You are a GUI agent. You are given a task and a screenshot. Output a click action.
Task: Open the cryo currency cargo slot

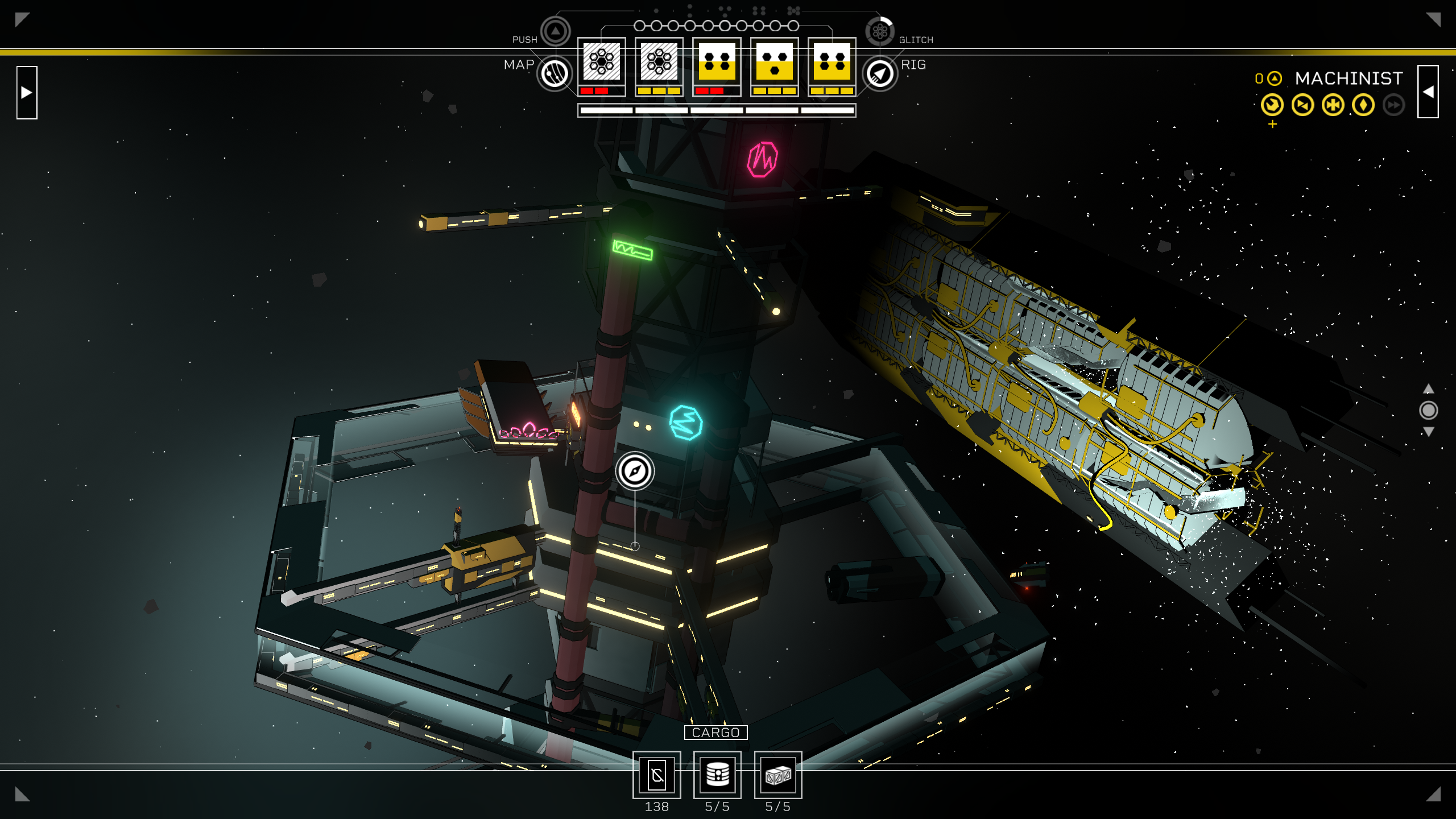(x=657, y=775)
